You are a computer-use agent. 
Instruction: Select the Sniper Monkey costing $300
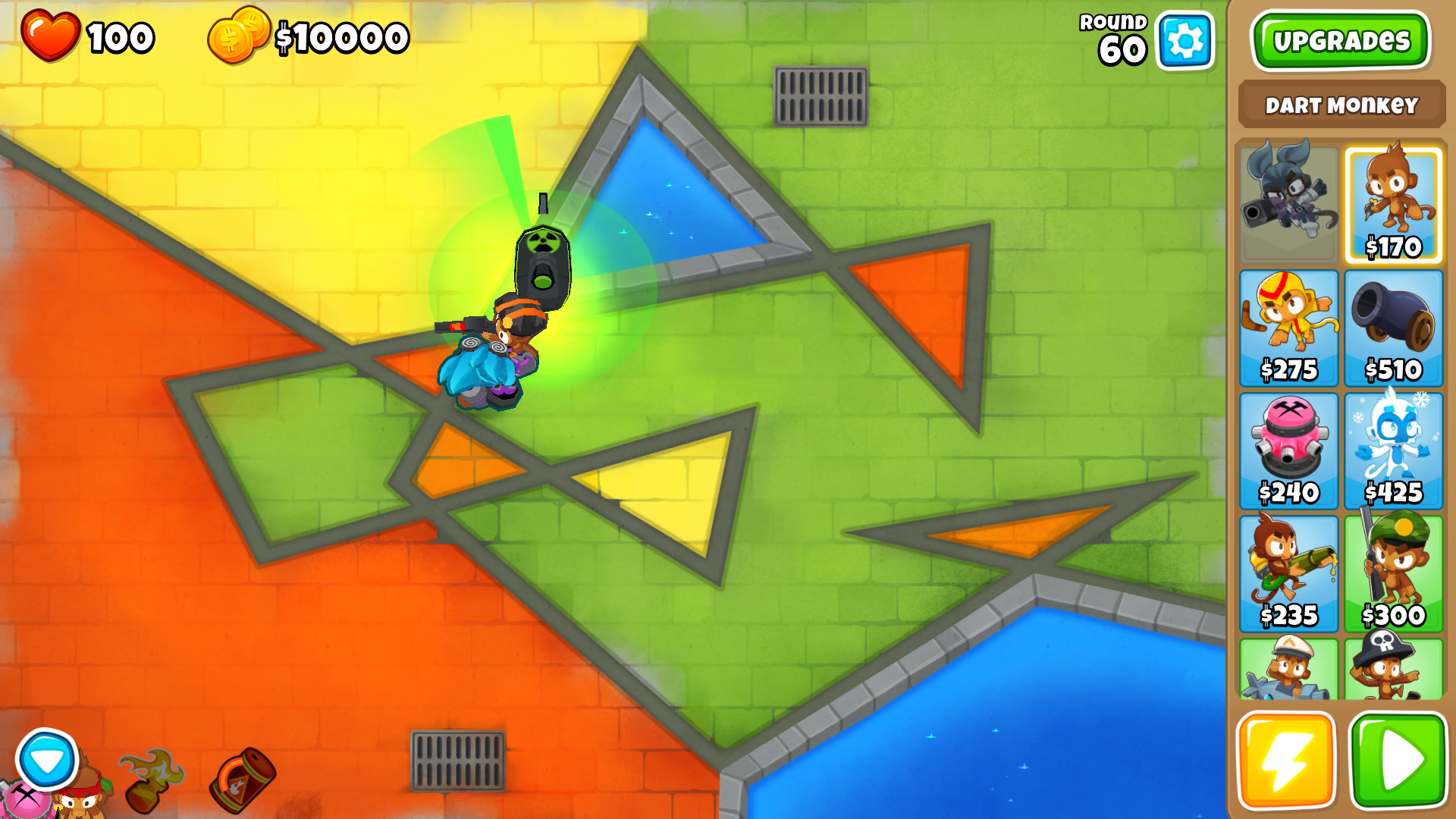point(1392,569)
